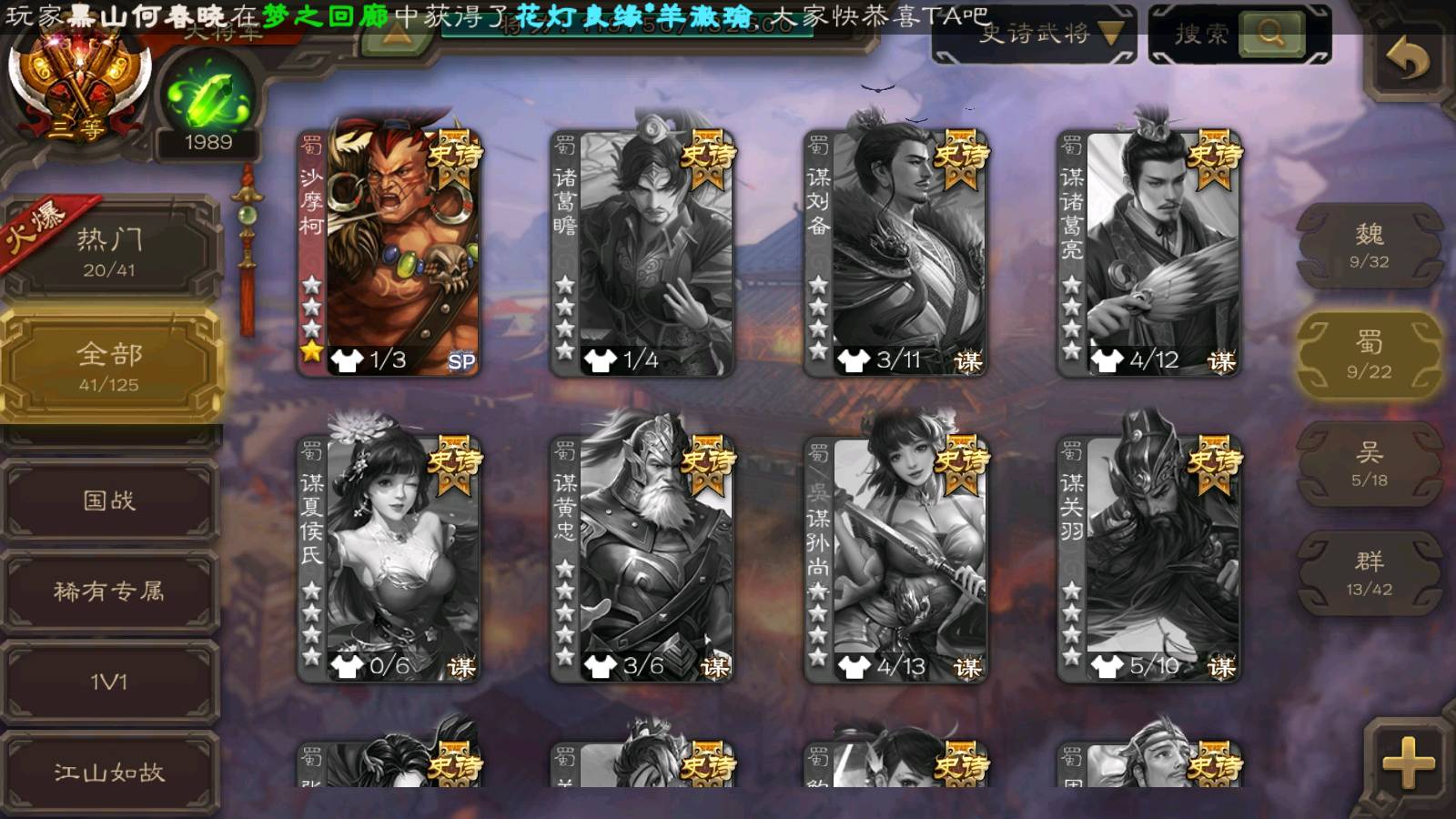Pick the 夏侯氏 hero card
Screen dimensions: 1456x819
[389, 558]
